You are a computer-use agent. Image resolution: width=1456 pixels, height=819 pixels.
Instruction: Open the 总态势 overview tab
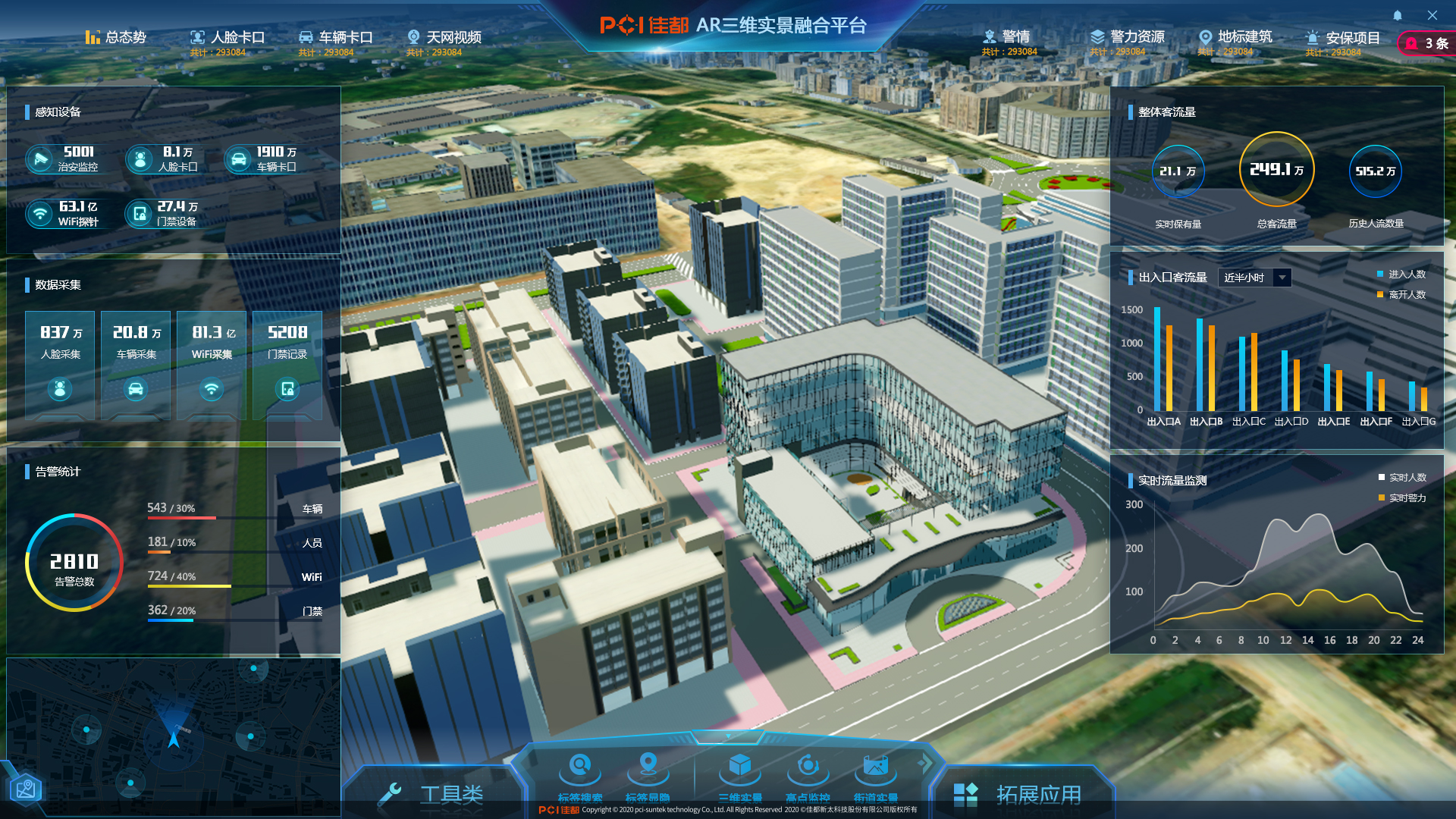point(116,37)
